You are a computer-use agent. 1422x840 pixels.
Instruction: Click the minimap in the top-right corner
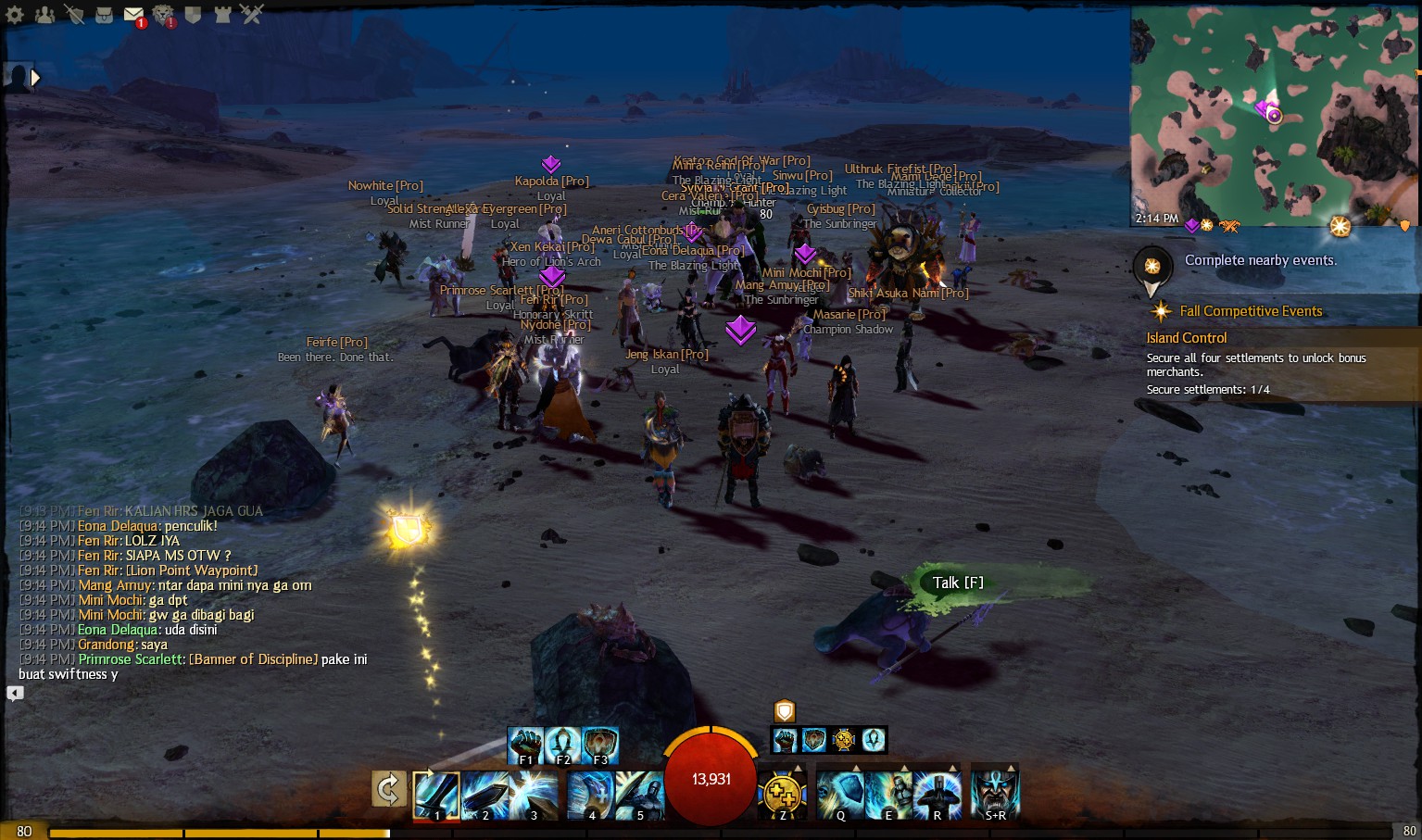pyautogui.click(x=1273, y=111)
